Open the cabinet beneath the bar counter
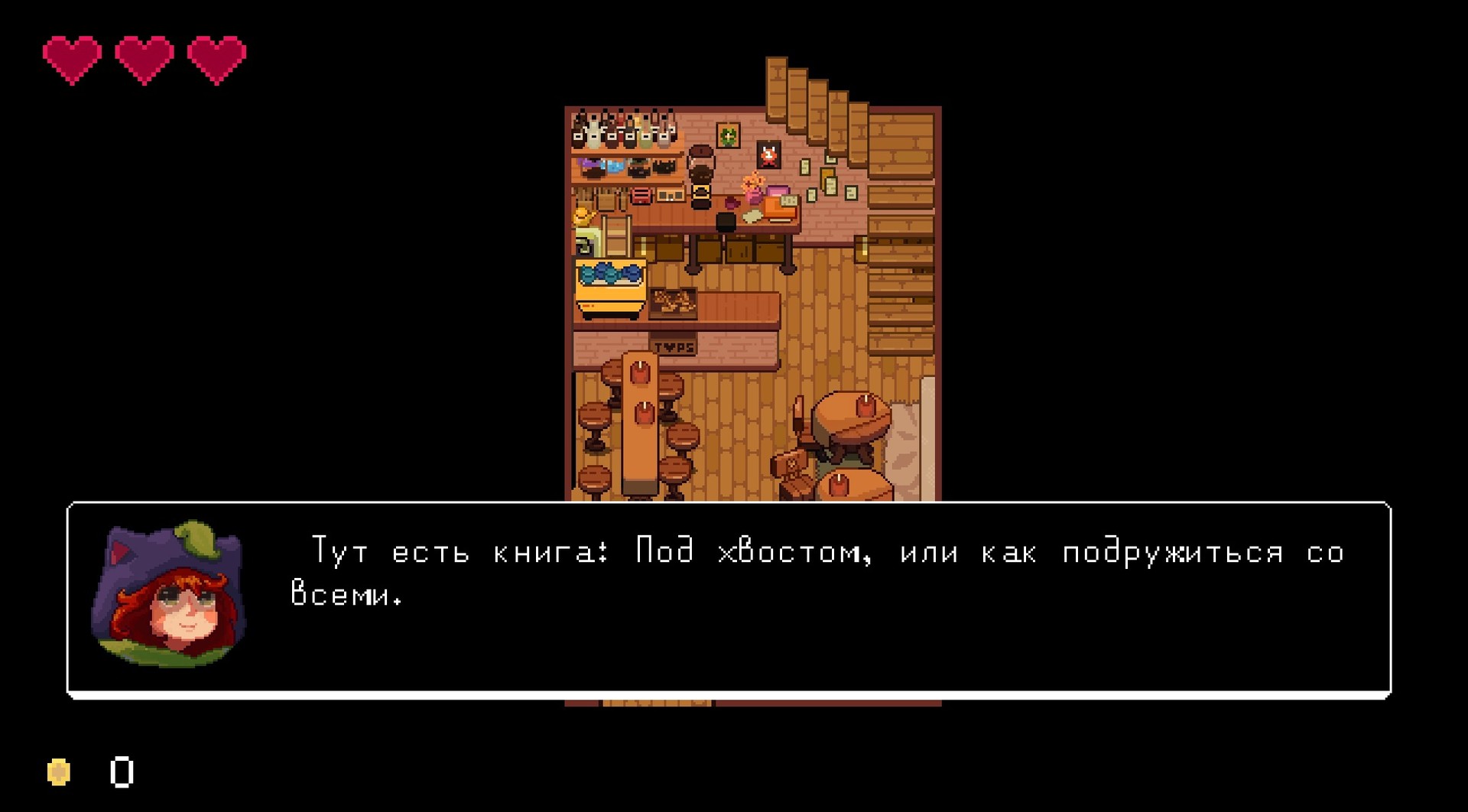Image resolution: width=1468 pixels, height=812 pixels. [739, 248]
